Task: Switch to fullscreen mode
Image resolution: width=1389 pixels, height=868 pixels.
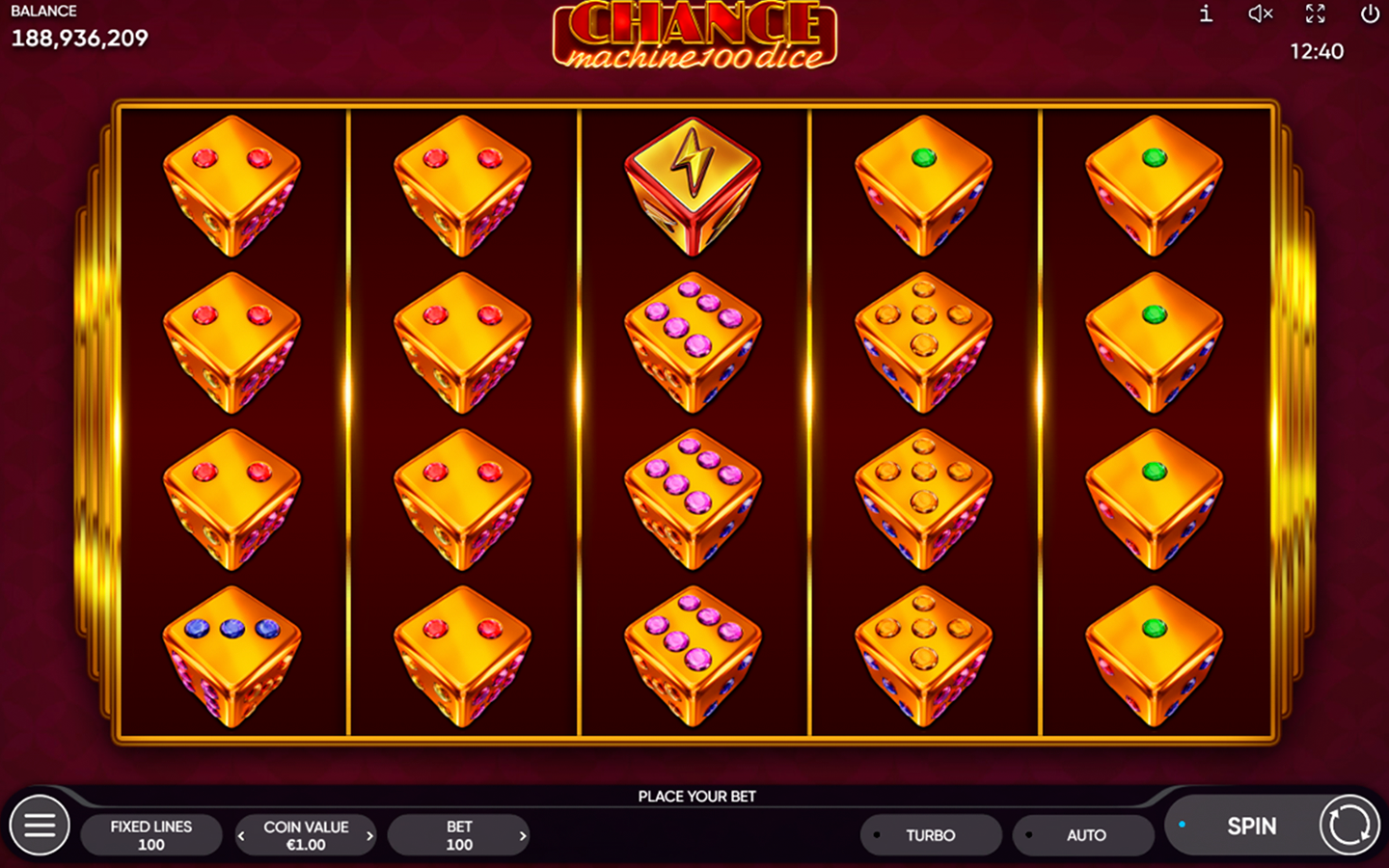Action: pyautogui.click(x=1315, y=14)
